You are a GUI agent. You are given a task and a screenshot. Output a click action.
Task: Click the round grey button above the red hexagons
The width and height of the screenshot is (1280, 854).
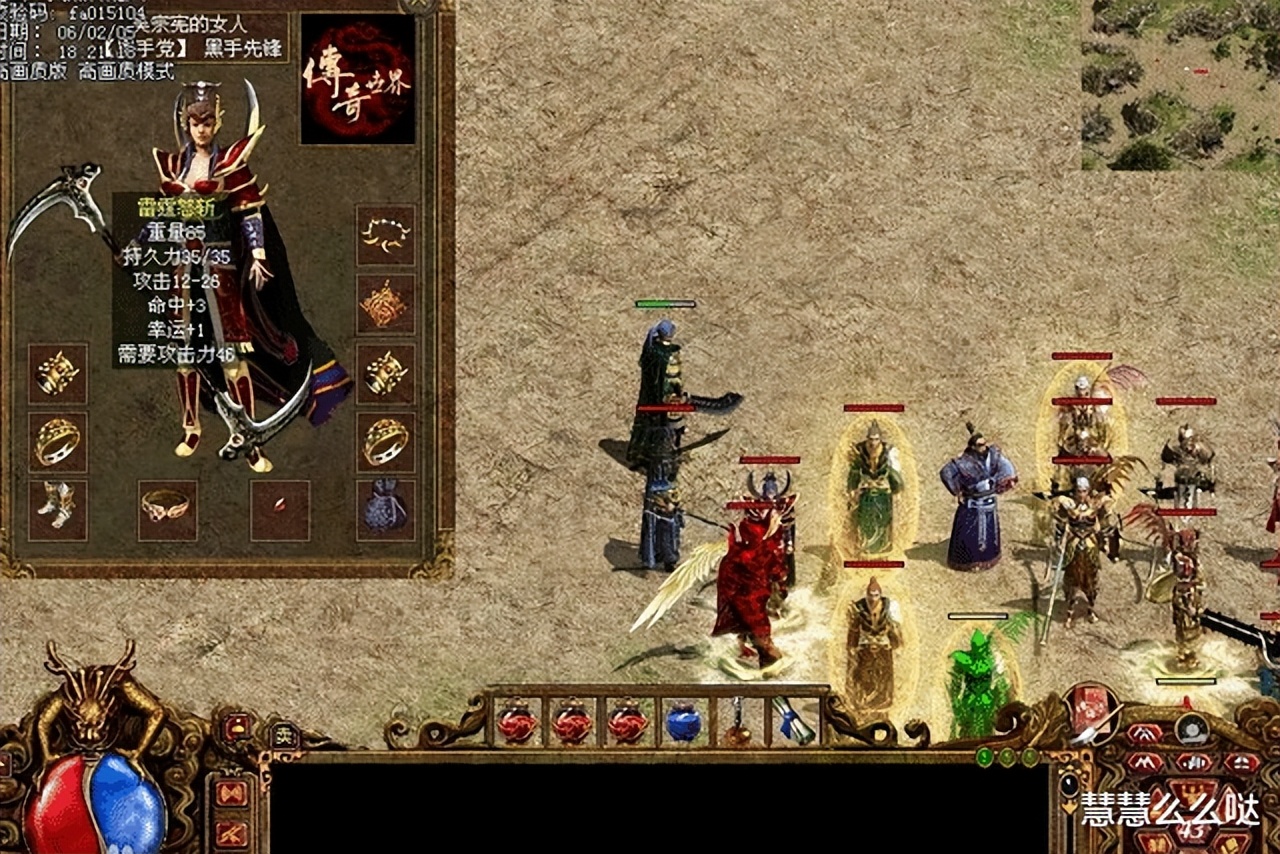pos(1191,729)
